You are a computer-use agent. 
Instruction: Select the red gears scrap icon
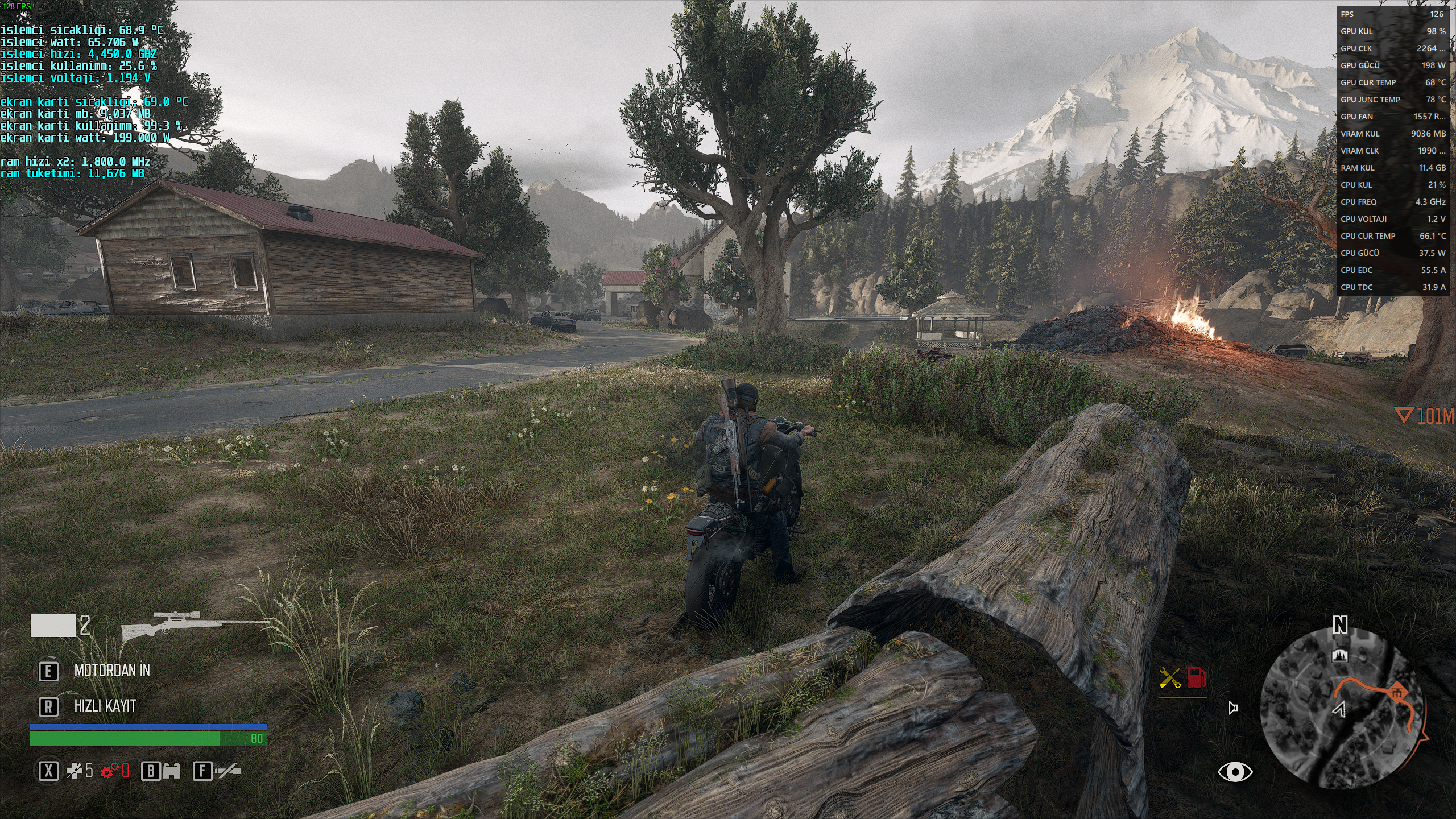108,771
